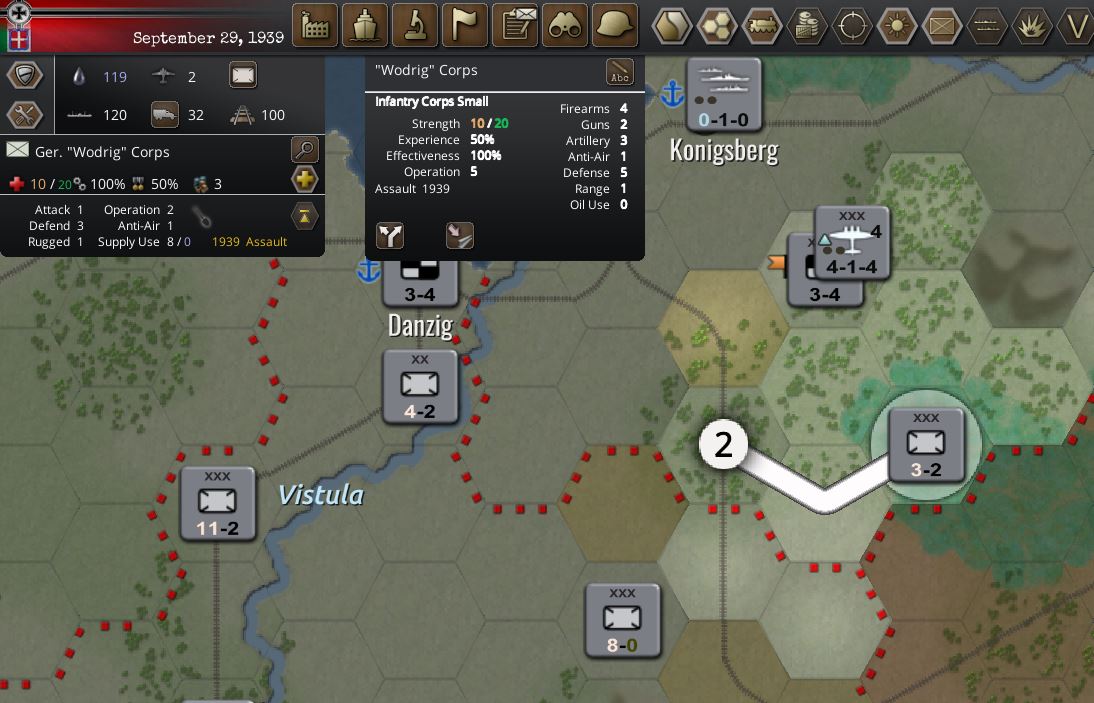Click the explosion icon hex button

[x=1032, y=26]
